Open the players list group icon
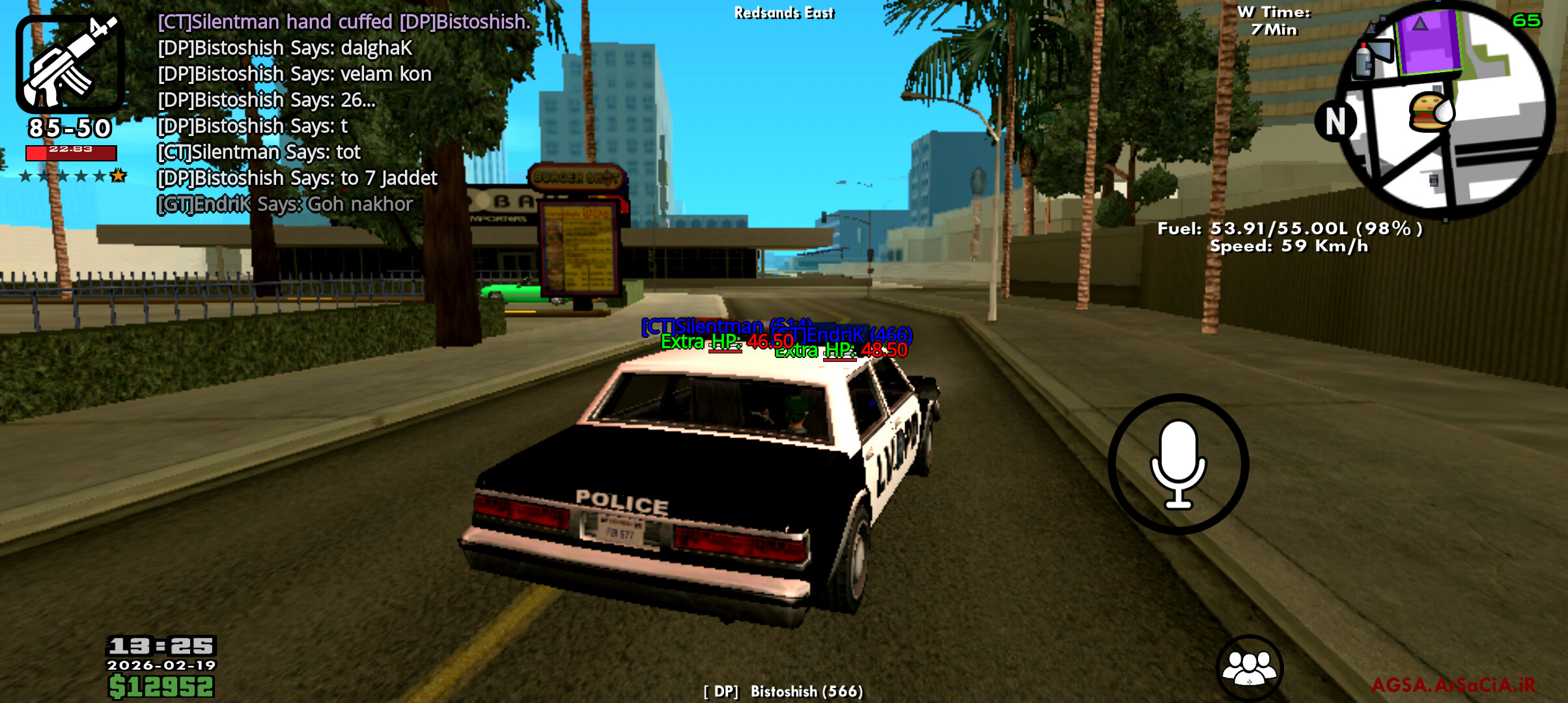Viewport: 1568px width, 703px height. (1249, 667)
